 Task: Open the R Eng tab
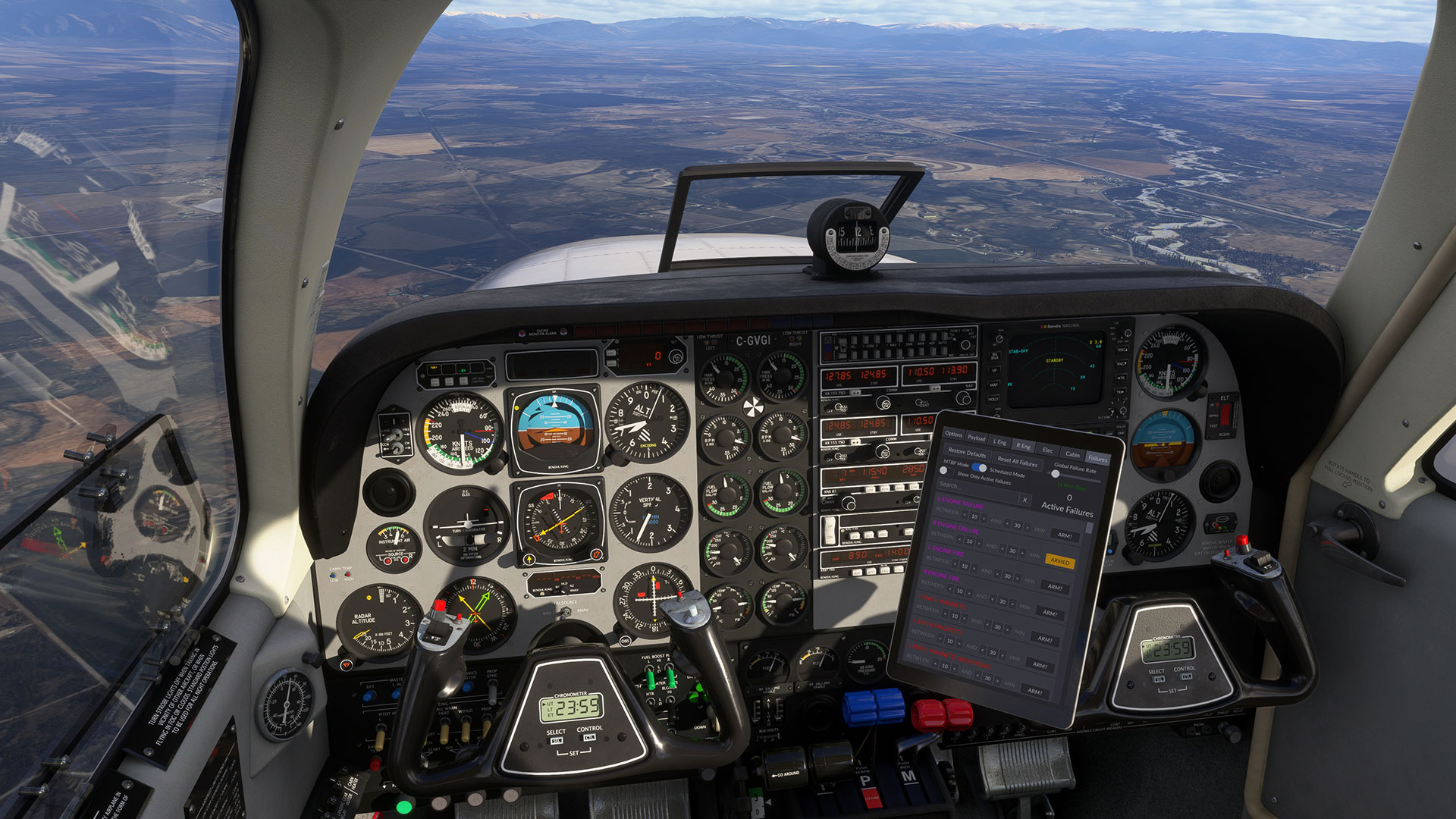(1023, 446)
